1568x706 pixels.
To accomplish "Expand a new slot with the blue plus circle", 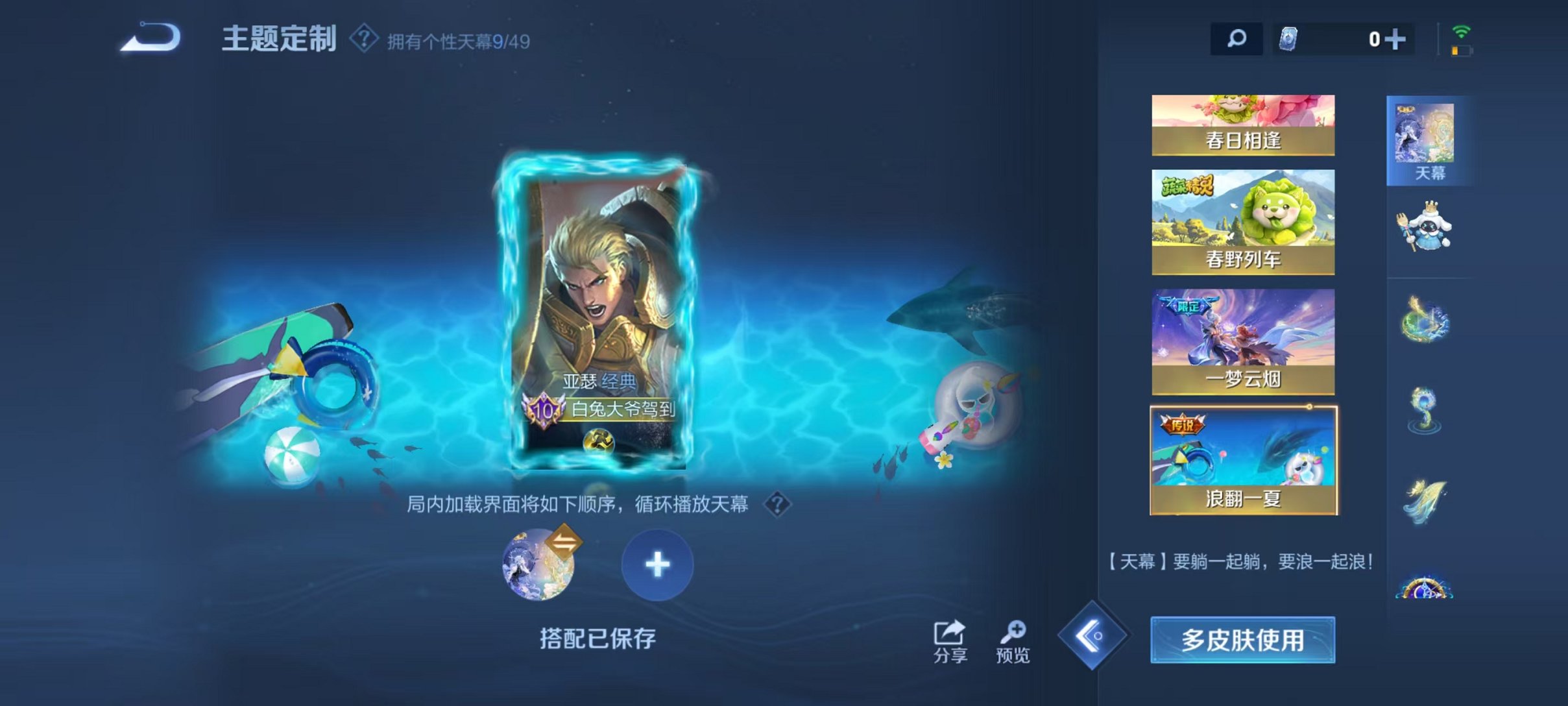I will (657, 565).
